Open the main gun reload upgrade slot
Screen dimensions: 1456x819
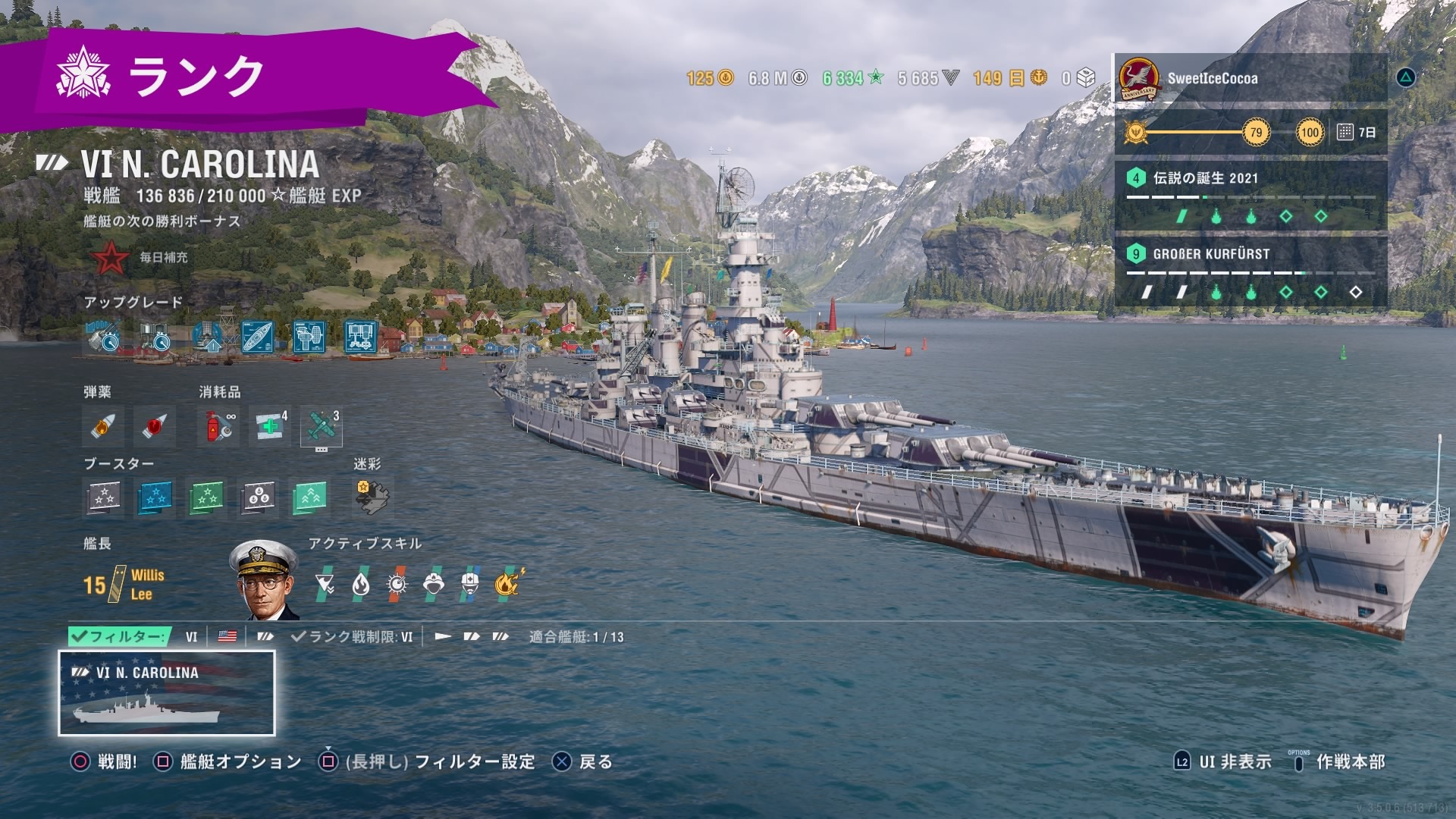click(103, 337)
